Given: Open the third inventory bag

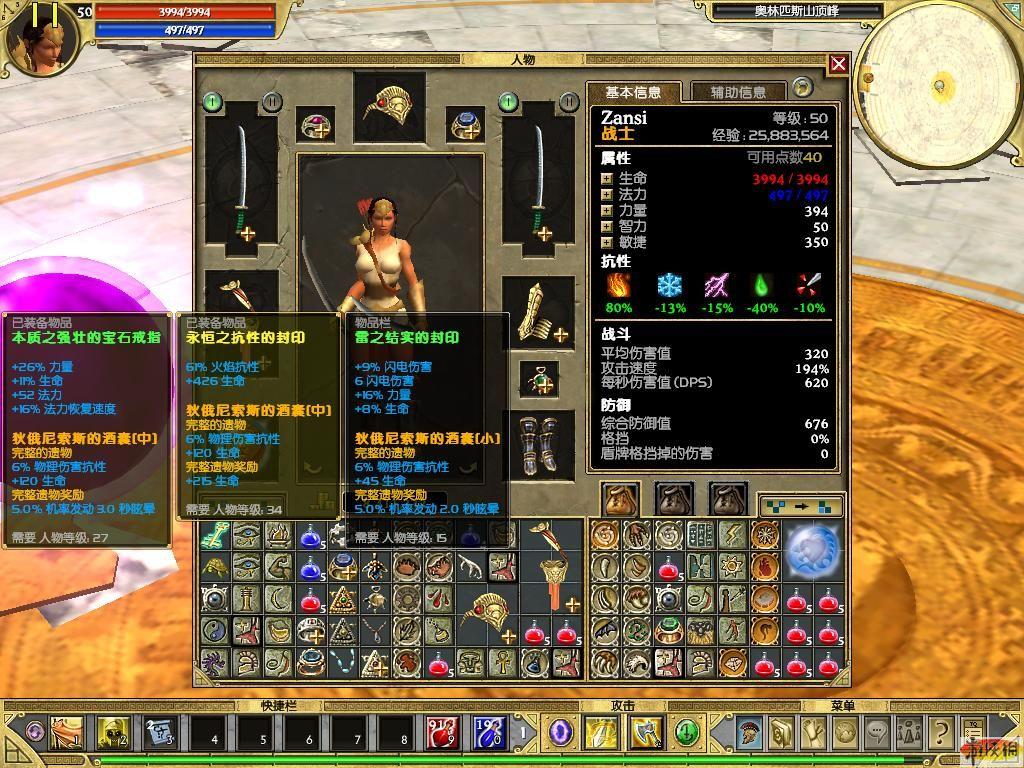Looking at the screenshot, I should [728, 498].
